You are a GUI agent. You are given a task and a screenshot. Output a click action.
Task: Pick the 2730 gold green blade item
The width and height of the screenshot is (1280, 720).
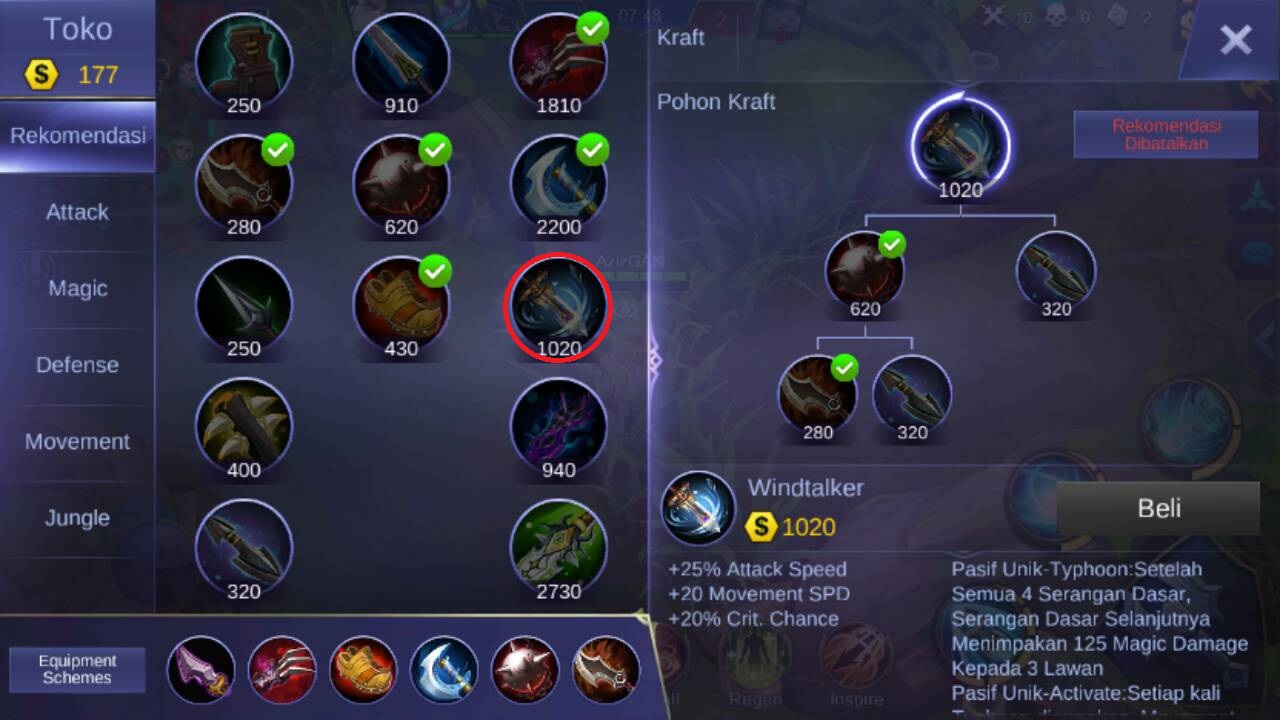tap(558, 547)
